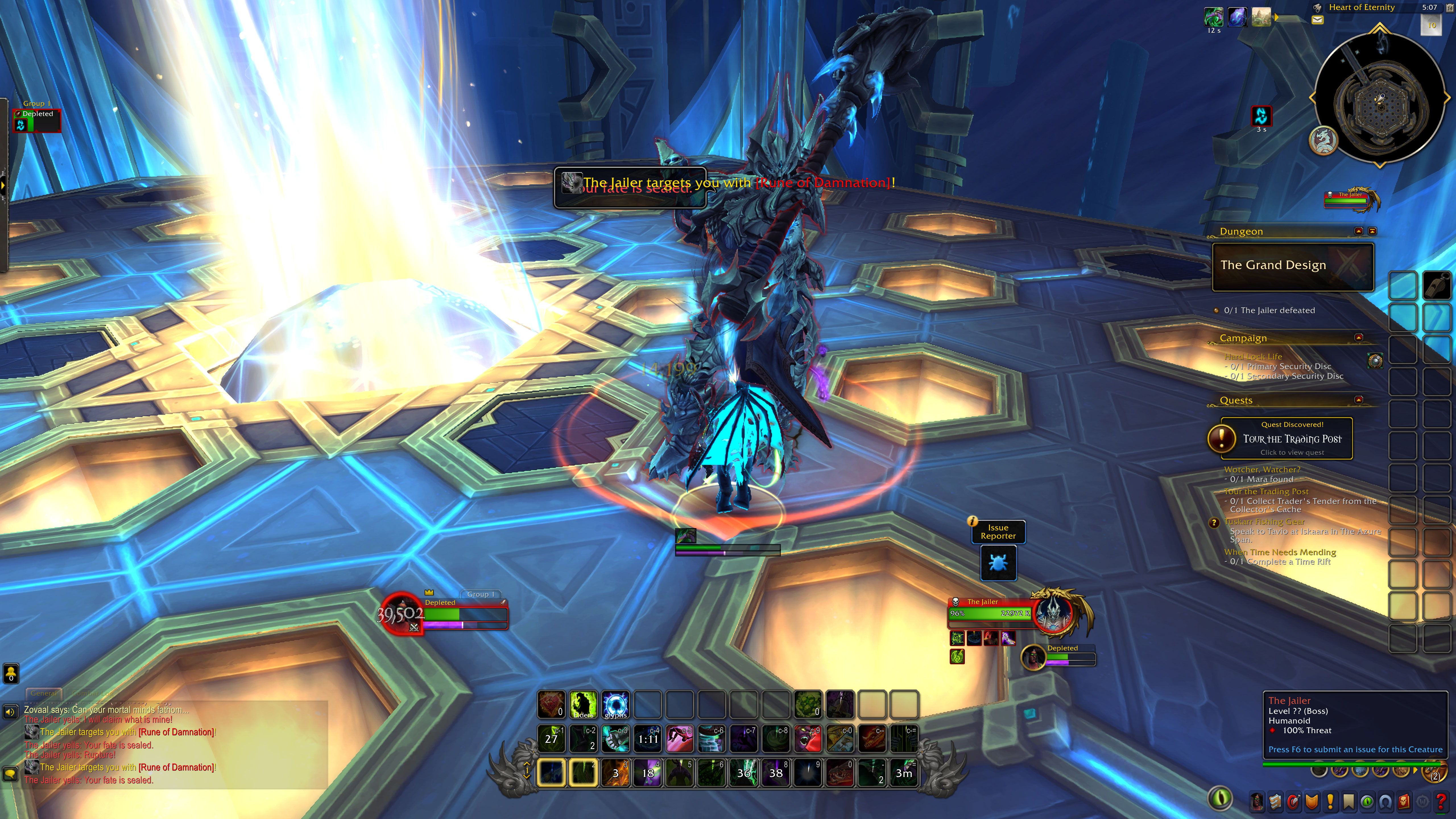
Task: Open the Dragonflight expansion landing page button
Action: pos(1323,140)
